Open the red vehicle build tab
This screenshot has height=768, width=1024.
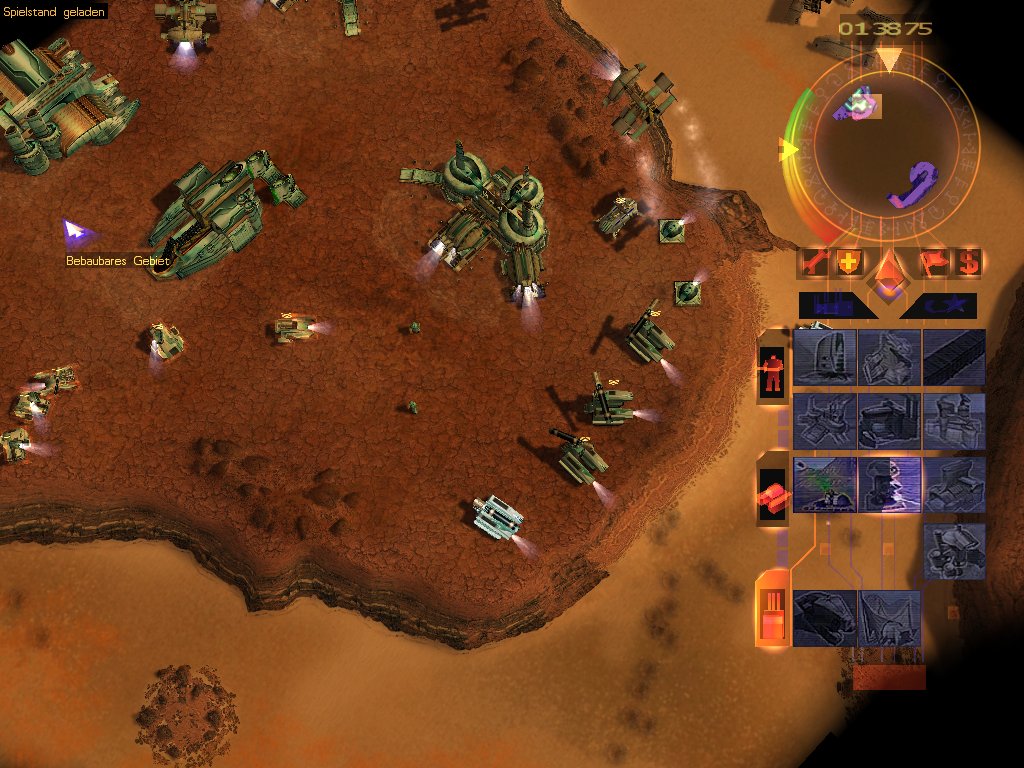(x=771, y=495)
